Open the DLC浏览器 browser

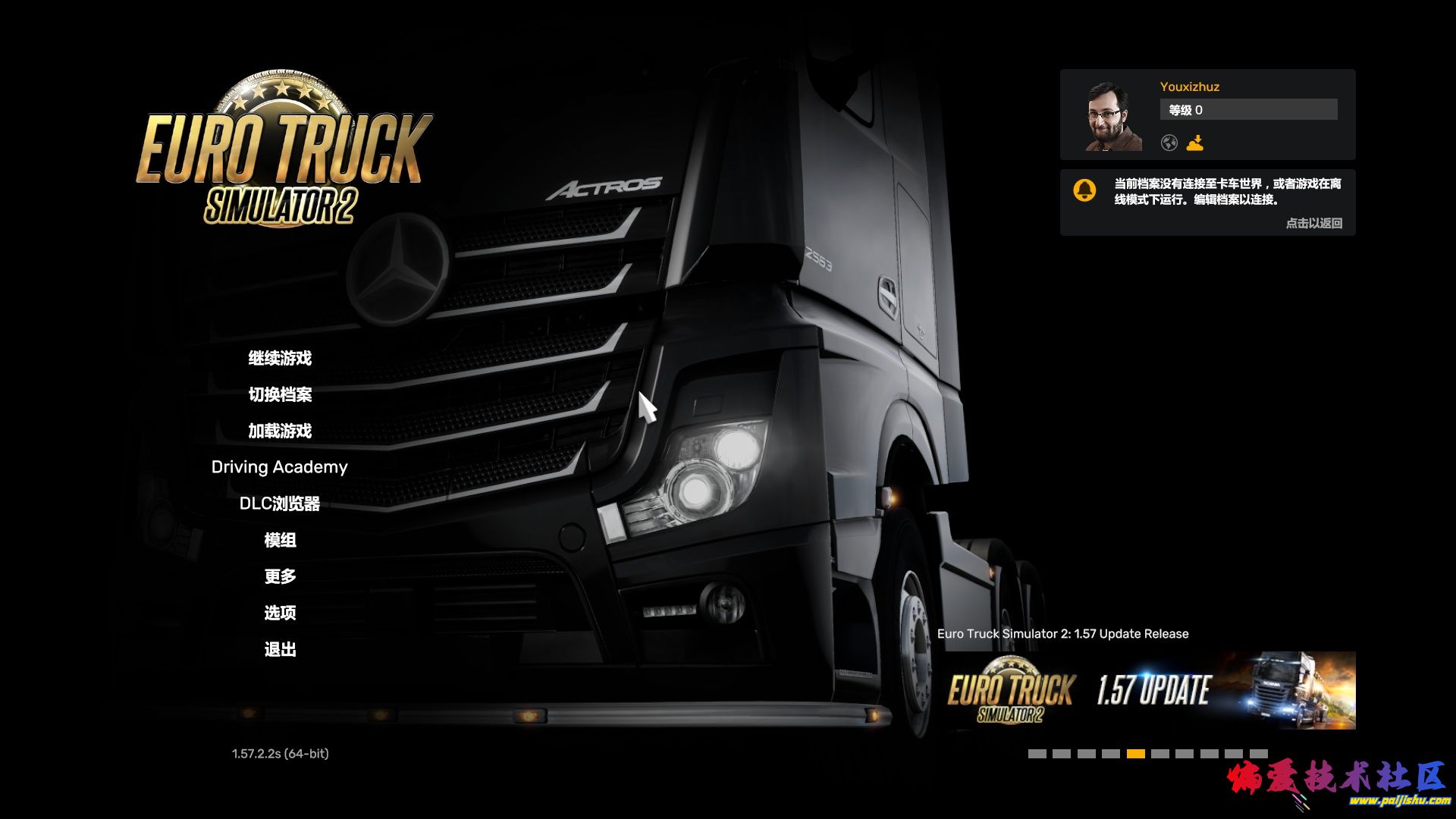click(280, 504)
